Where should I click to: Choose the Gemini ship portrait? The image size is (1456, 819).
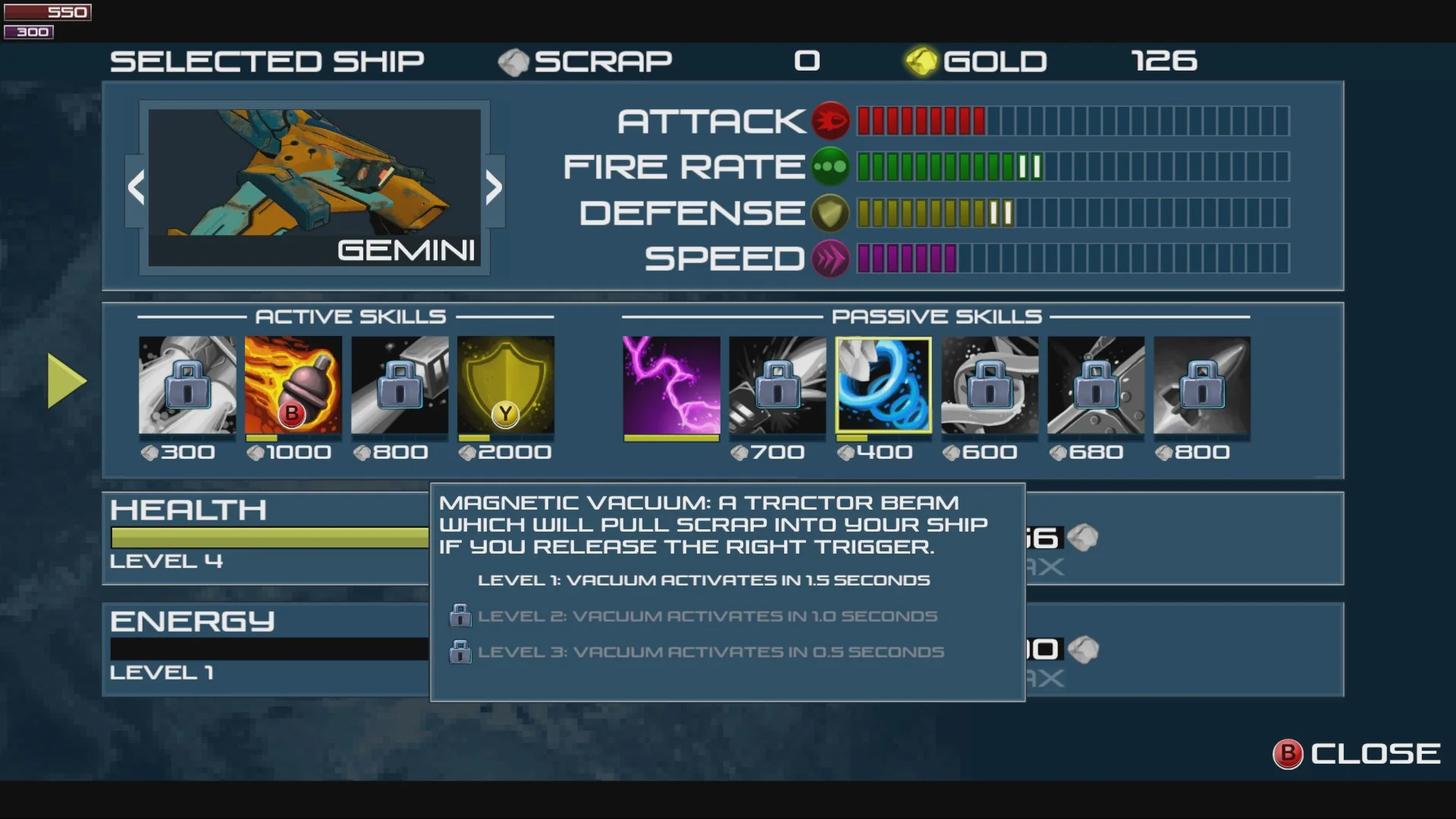tap(314, 187)
